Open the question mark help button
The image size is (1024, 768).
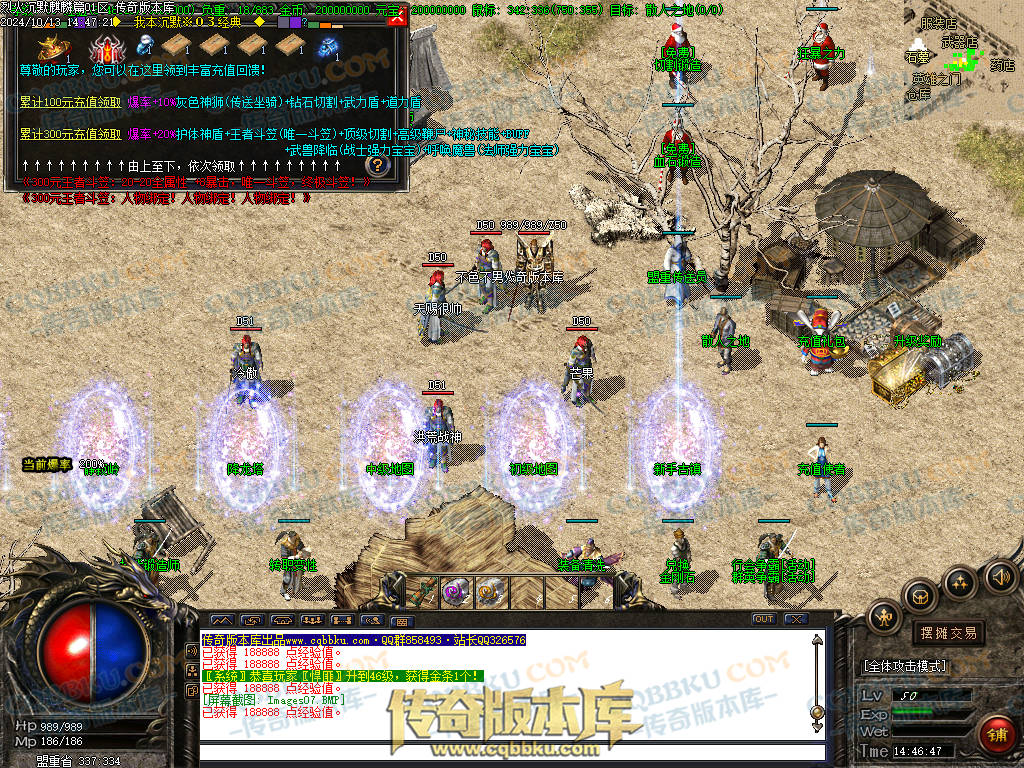(x=377, y=165)
